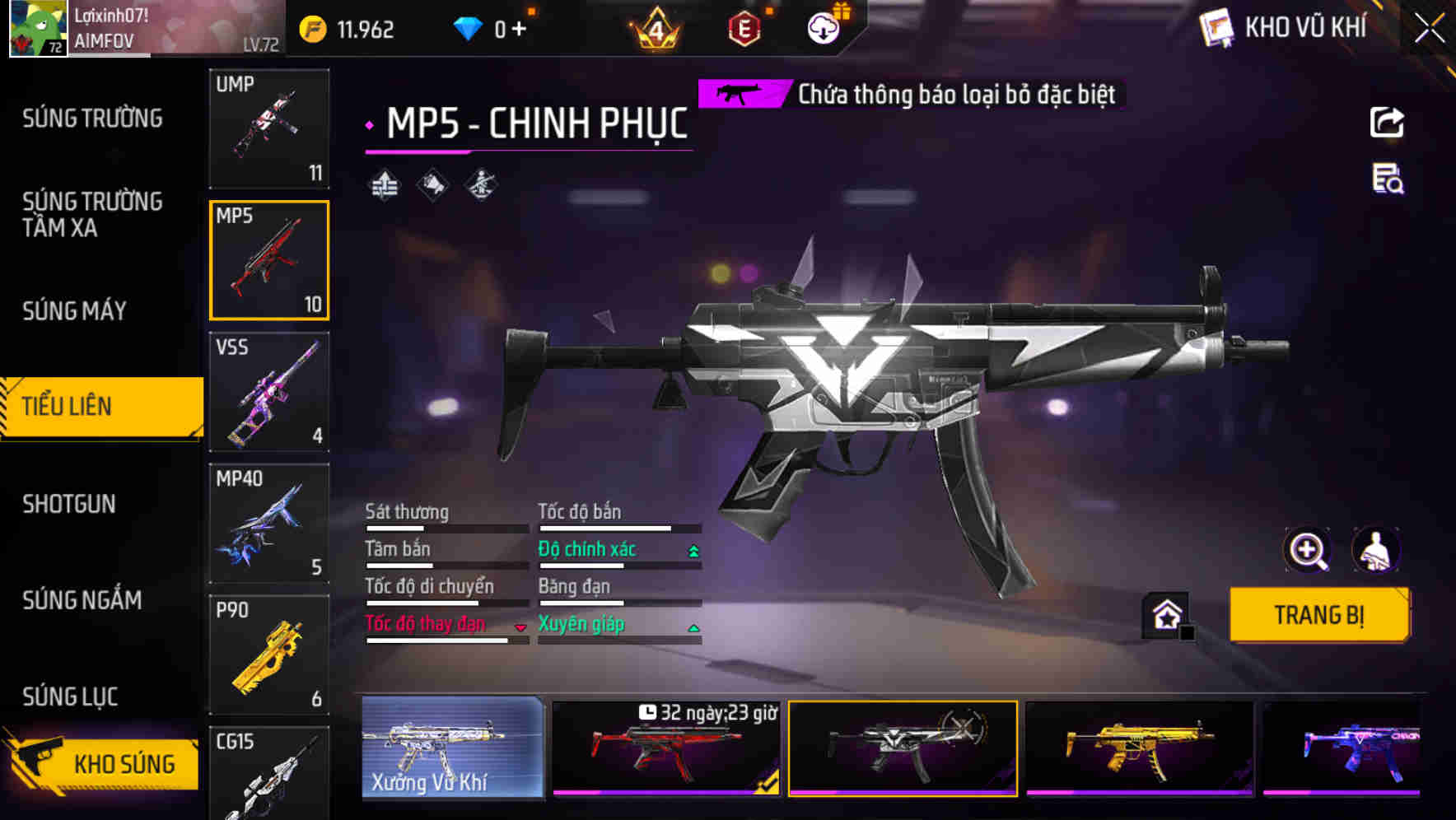Select the red timed MP5 skin

(x=665, y=748)
